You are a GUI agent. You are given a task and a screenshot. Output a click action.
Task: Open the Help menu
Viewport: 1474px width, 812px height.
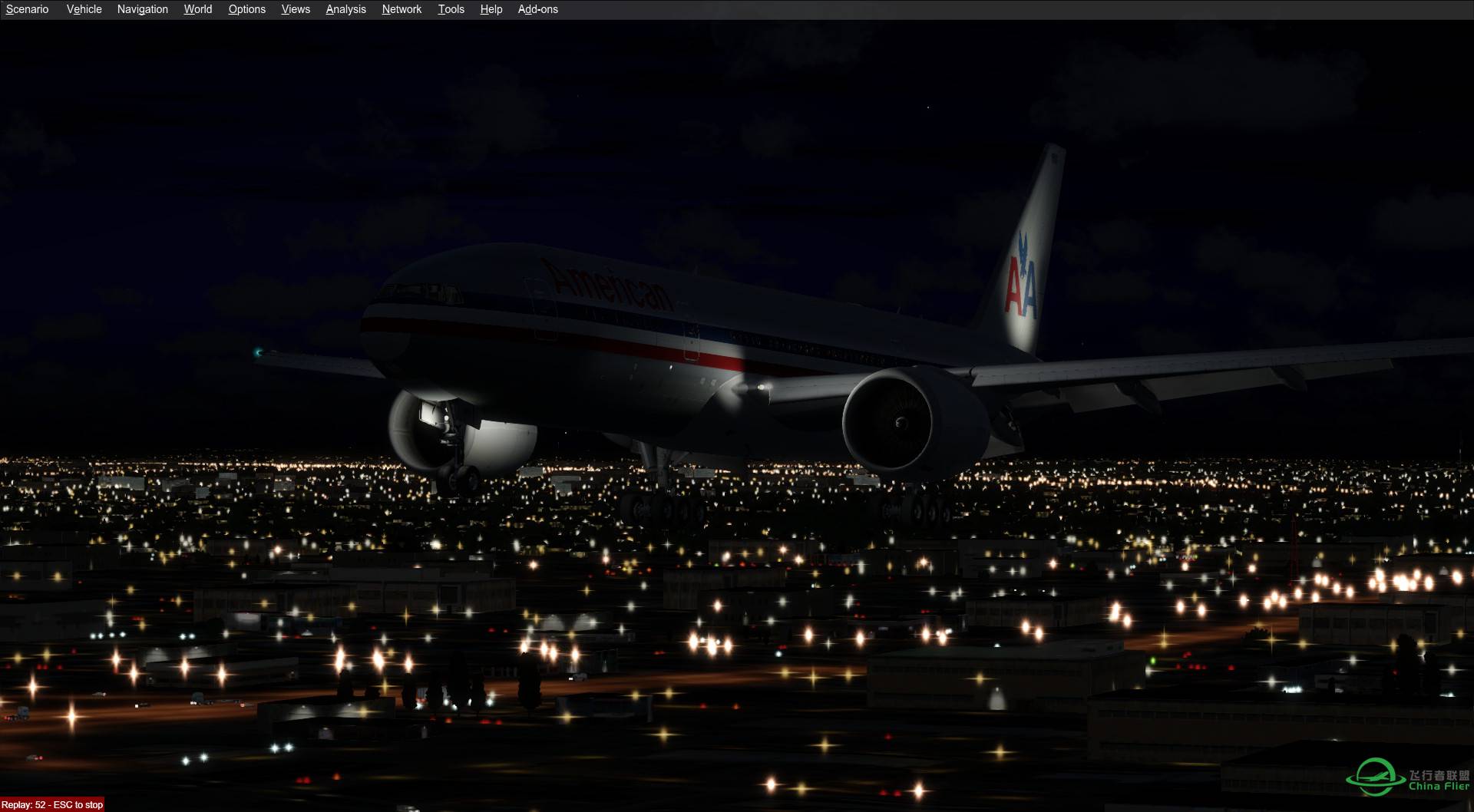coord(490,9)
